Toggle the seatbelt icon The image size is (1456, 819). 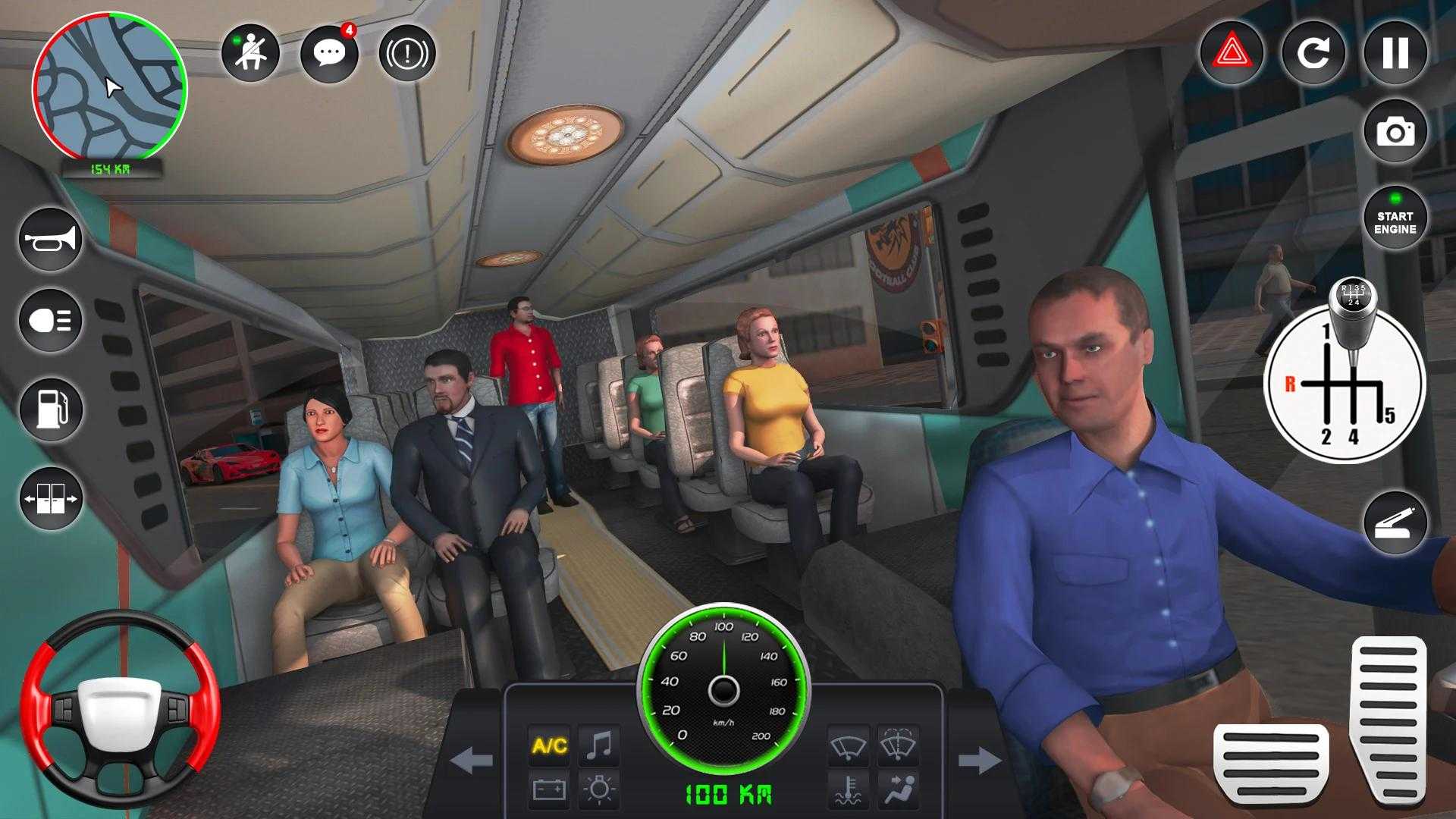coord(250,53)
